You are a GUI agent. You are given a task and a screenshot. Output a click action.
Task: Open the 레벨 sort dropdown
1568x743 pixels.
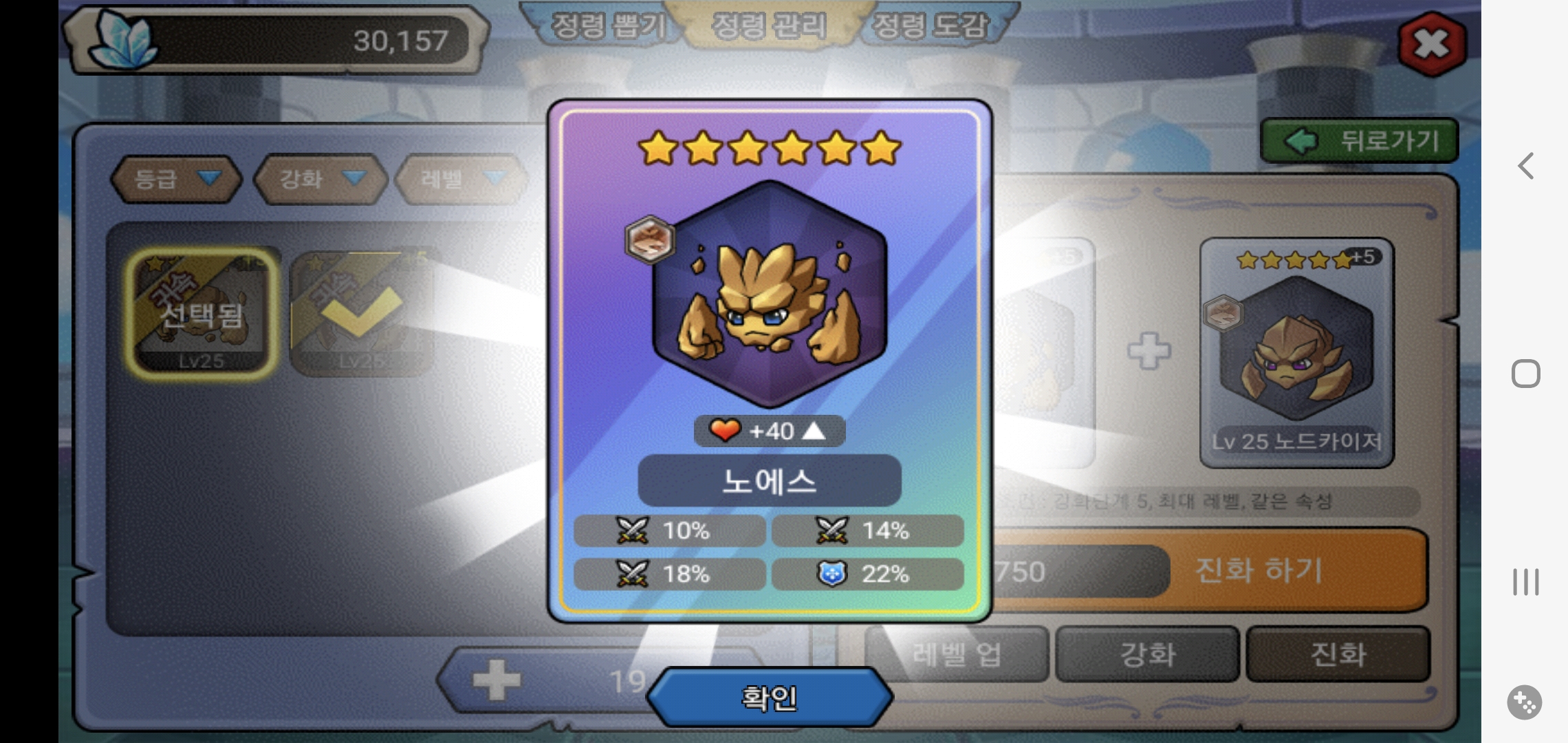461,179
